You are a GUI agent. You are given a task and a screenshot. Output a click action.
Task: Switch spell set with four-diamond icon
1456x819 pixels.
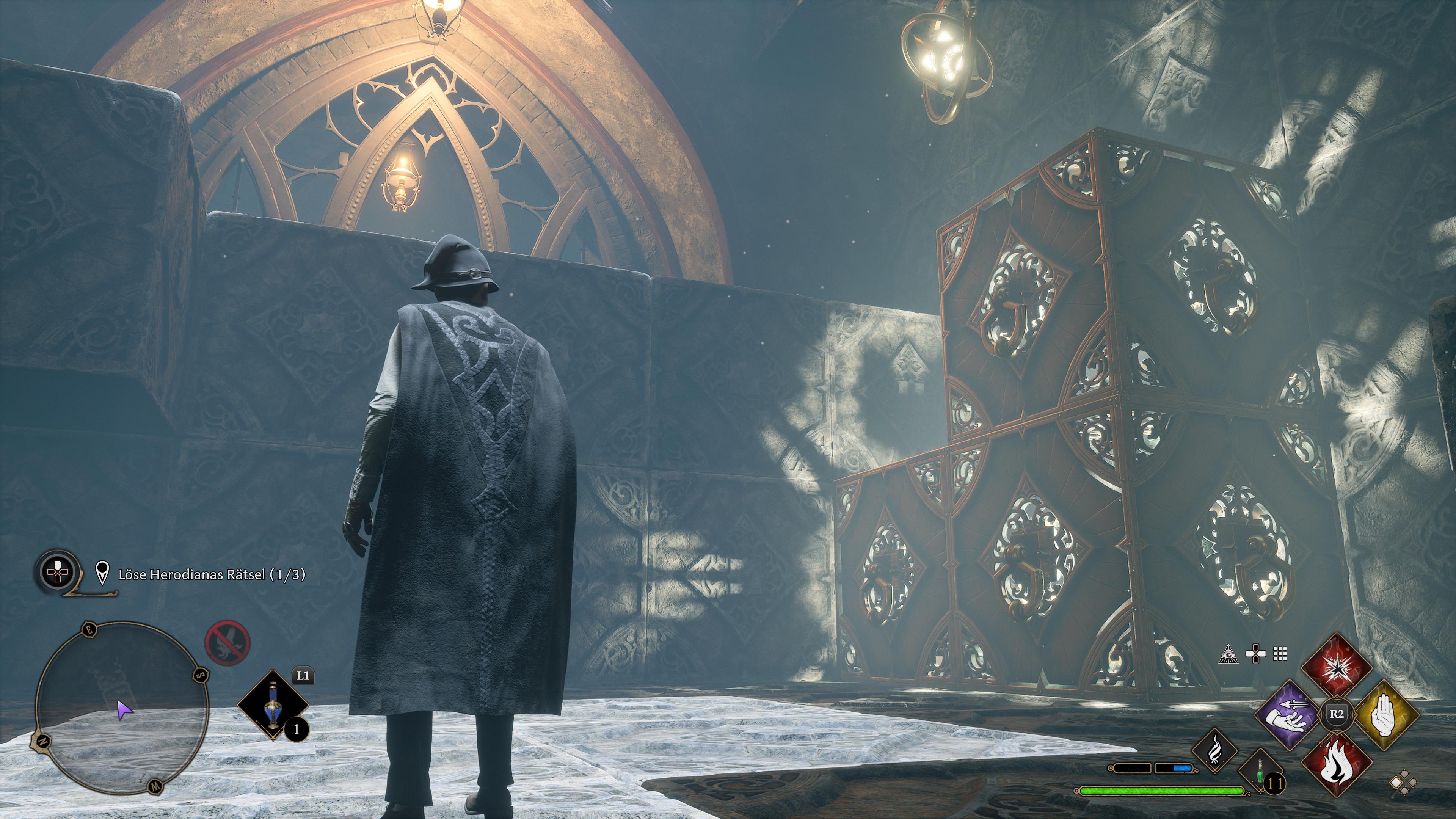point(1403,785)
